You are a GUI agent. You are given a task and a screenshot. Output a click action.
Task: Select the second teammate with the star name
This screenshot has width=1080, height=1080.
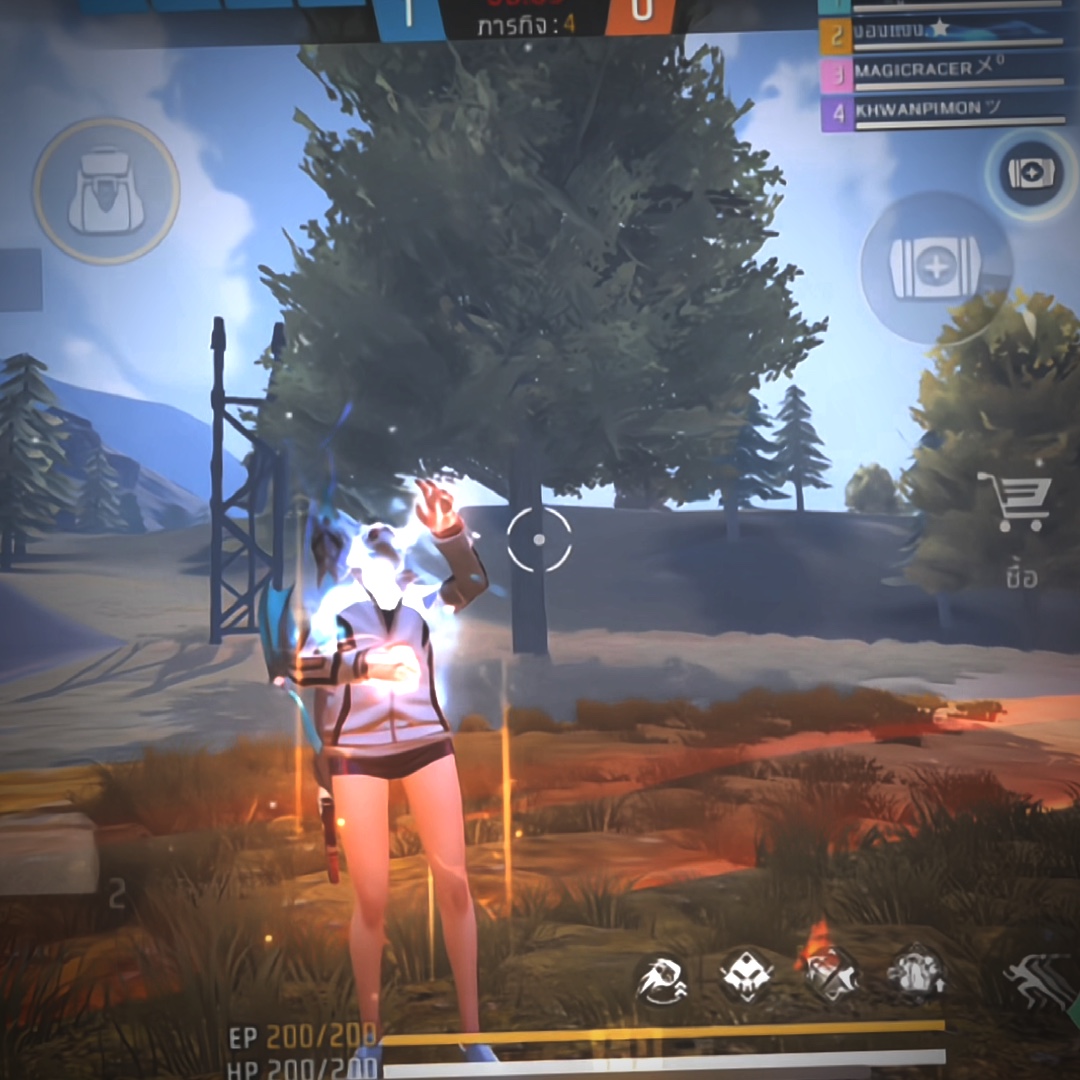point(942,33)
